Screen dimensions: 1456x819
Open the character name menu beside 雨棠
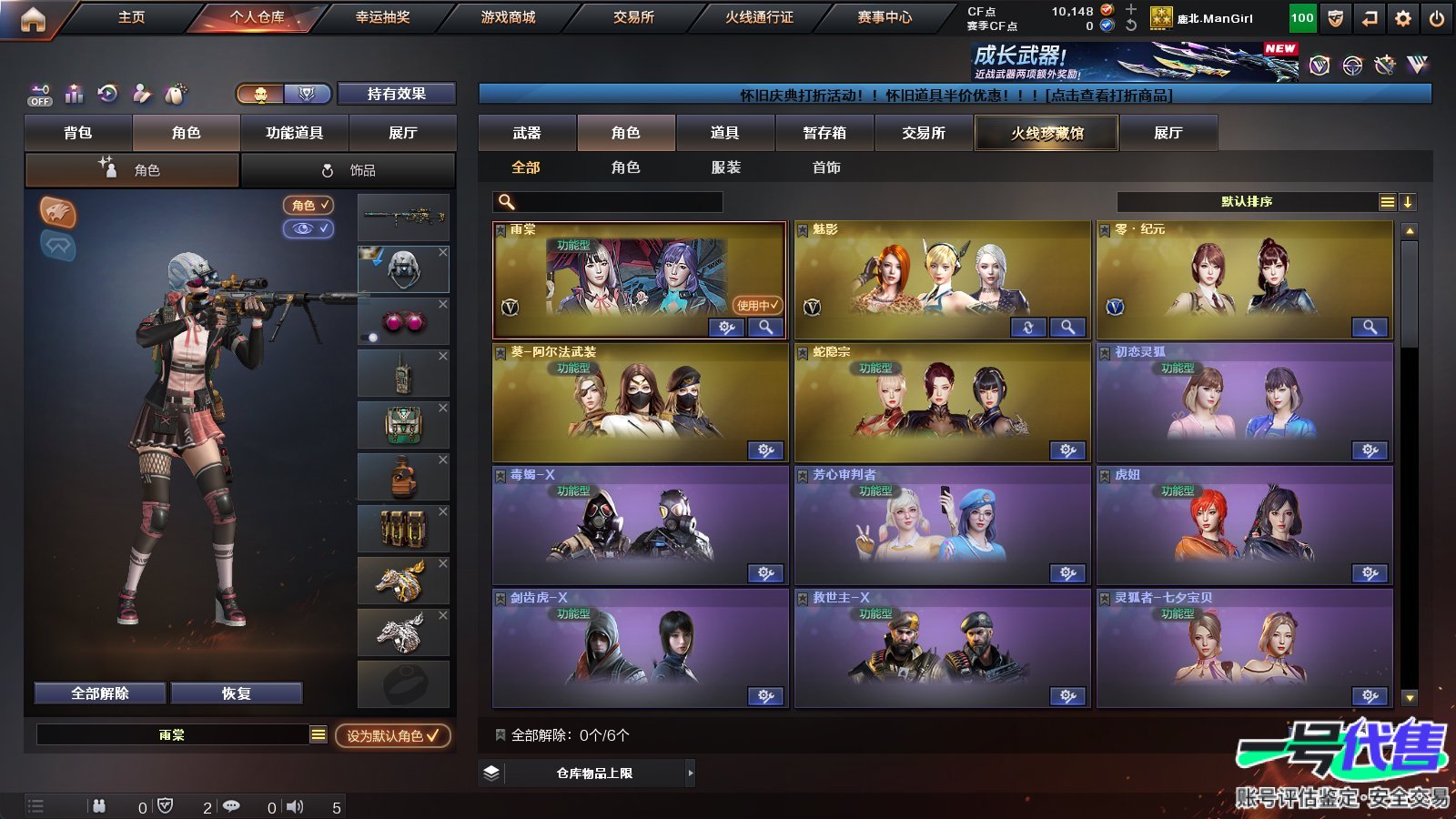point(318,734)
